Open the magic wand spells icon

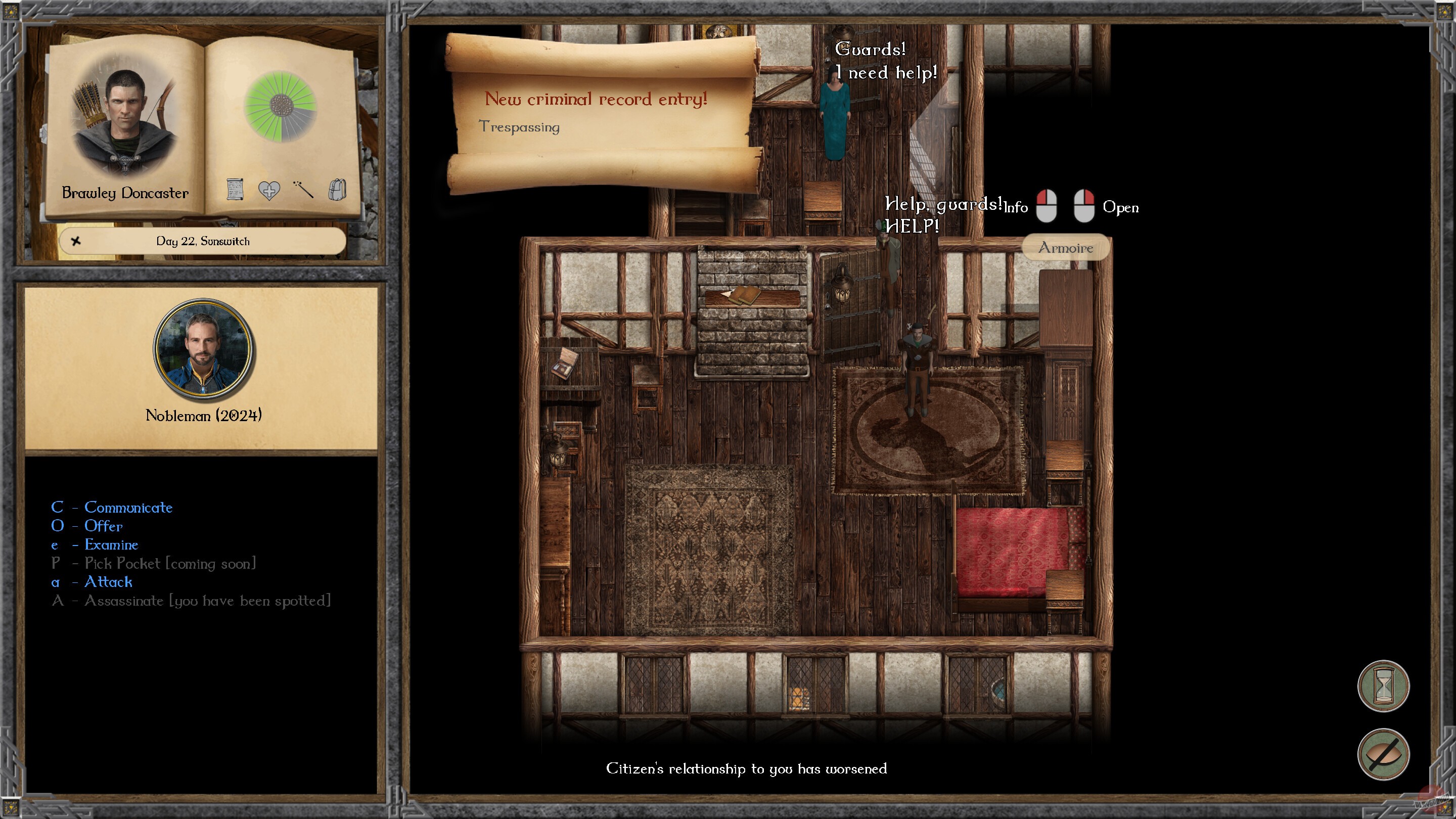point(303,191)
